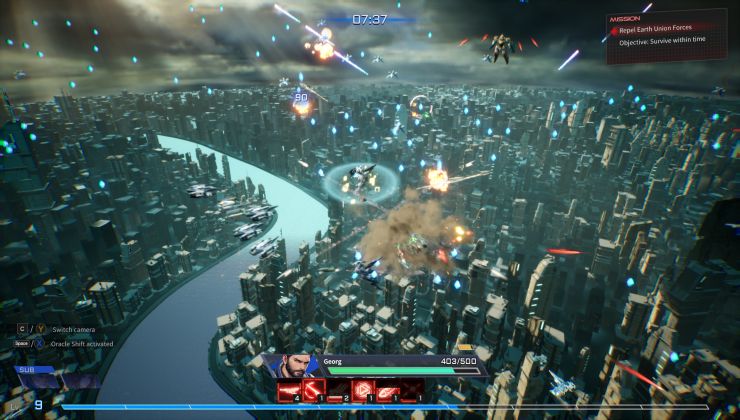Image resolution: width=740 pixels, height=420 pixels.
Task: Choose the dim weapon slot showing count 2
Action: [x=338, y=391]
